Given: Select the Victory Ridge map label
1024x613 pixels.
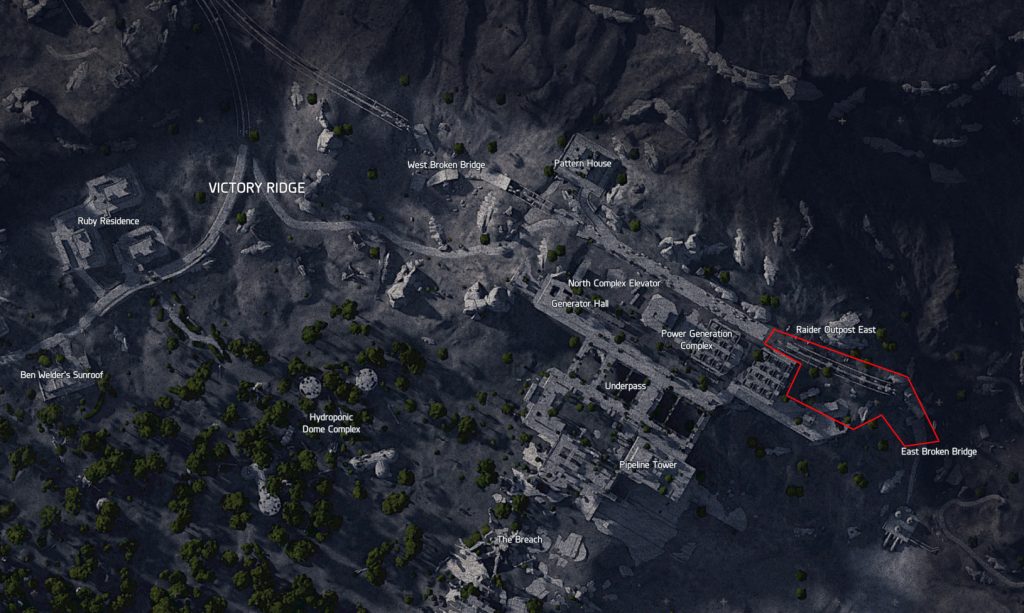Looking at the screenshot, I should click(256, 188).
